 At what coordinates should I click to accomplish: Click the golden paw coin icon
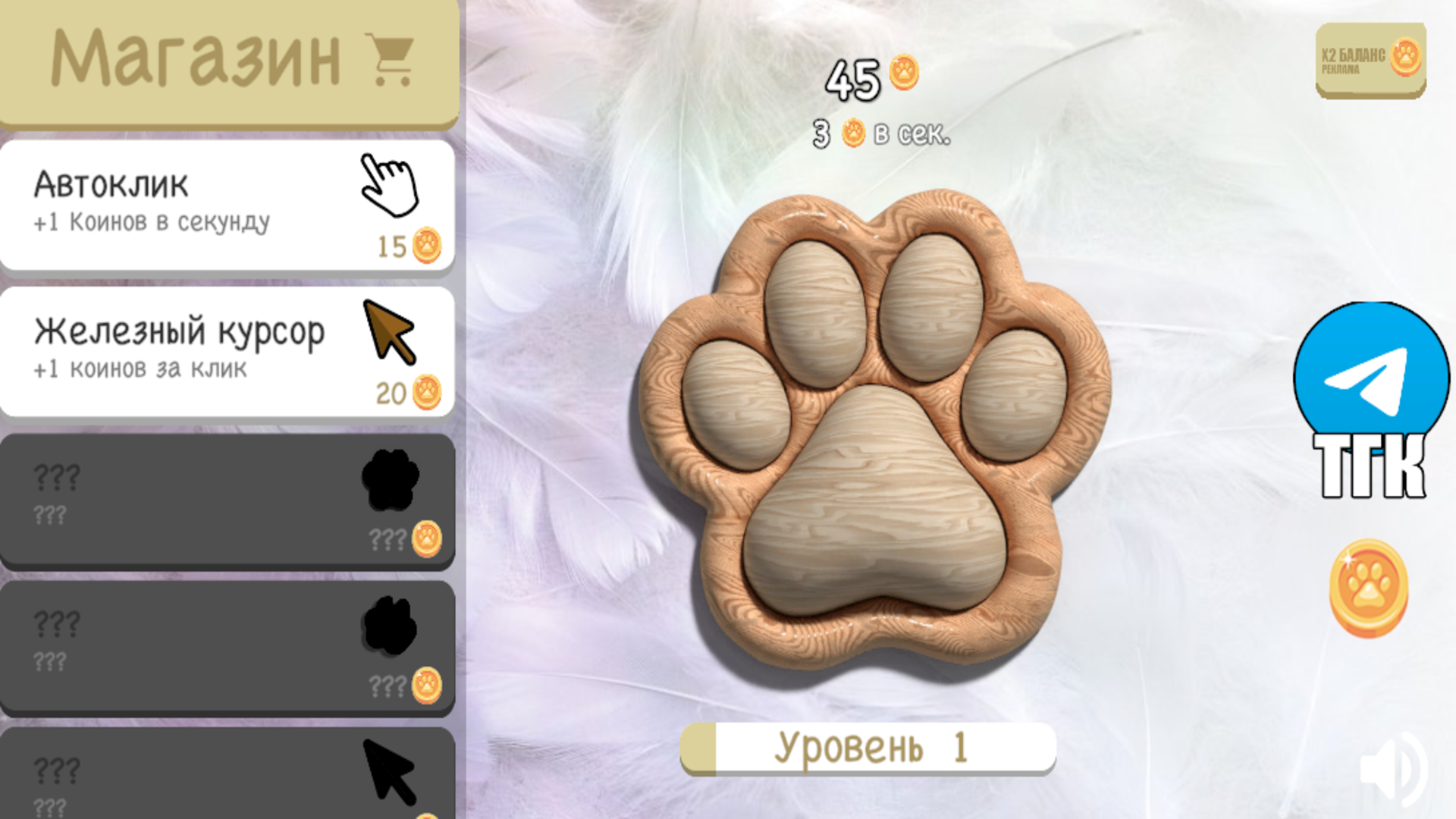1367,593
